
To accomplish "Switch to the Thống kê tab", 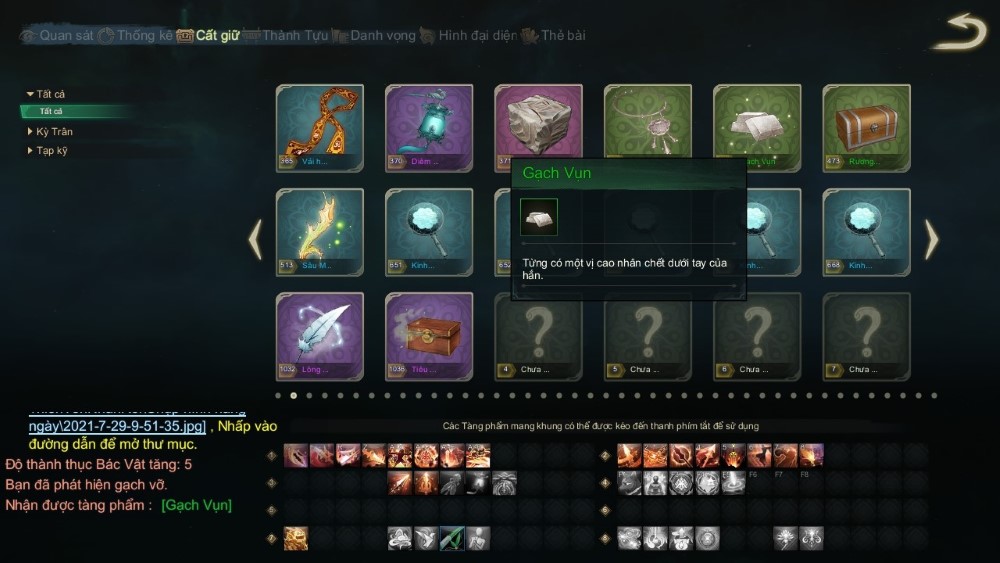I will pos(144,36).
